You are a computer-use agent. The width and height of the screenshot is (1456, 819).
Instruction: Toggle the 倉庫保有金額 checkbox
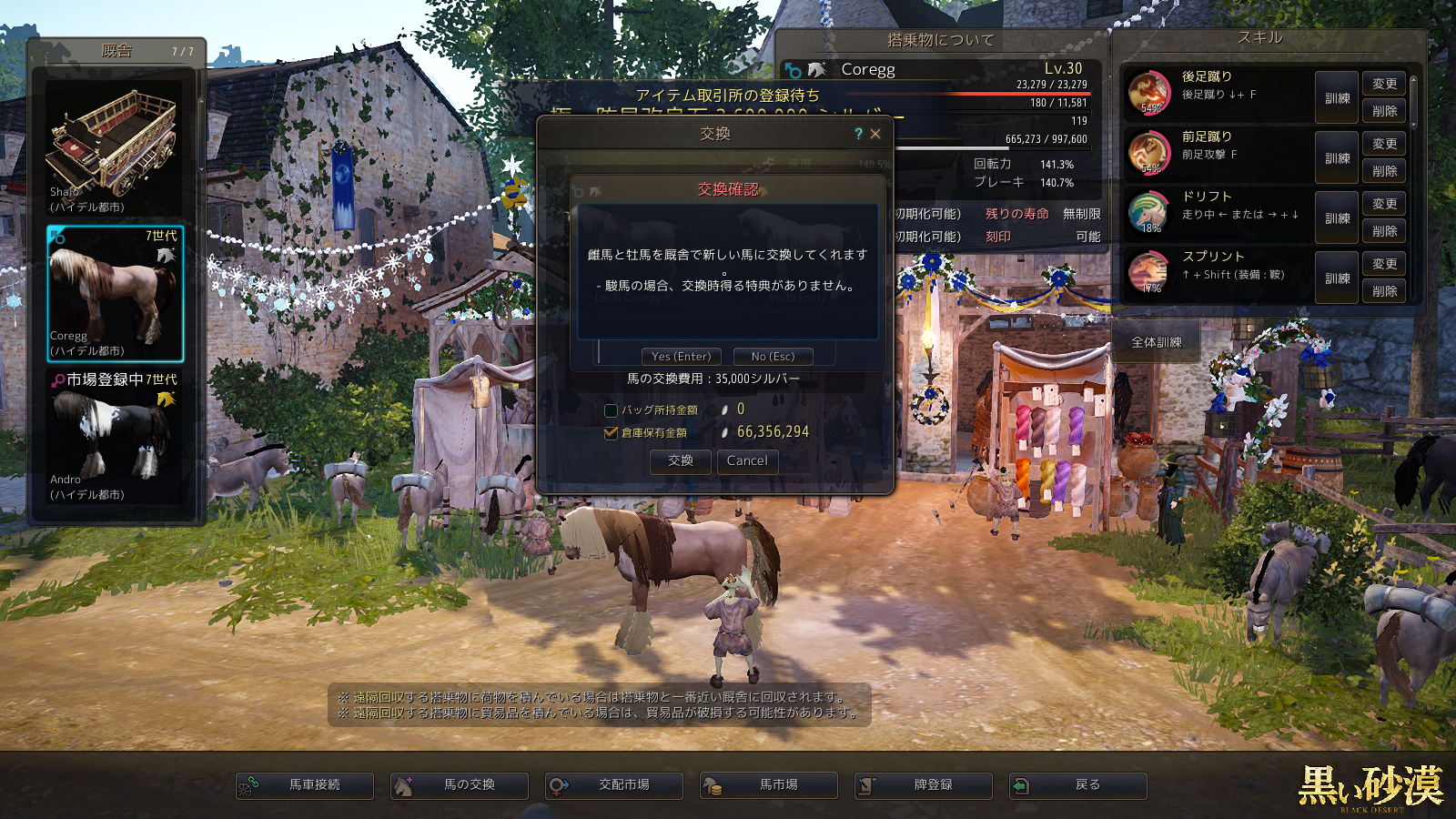(612, 433)
